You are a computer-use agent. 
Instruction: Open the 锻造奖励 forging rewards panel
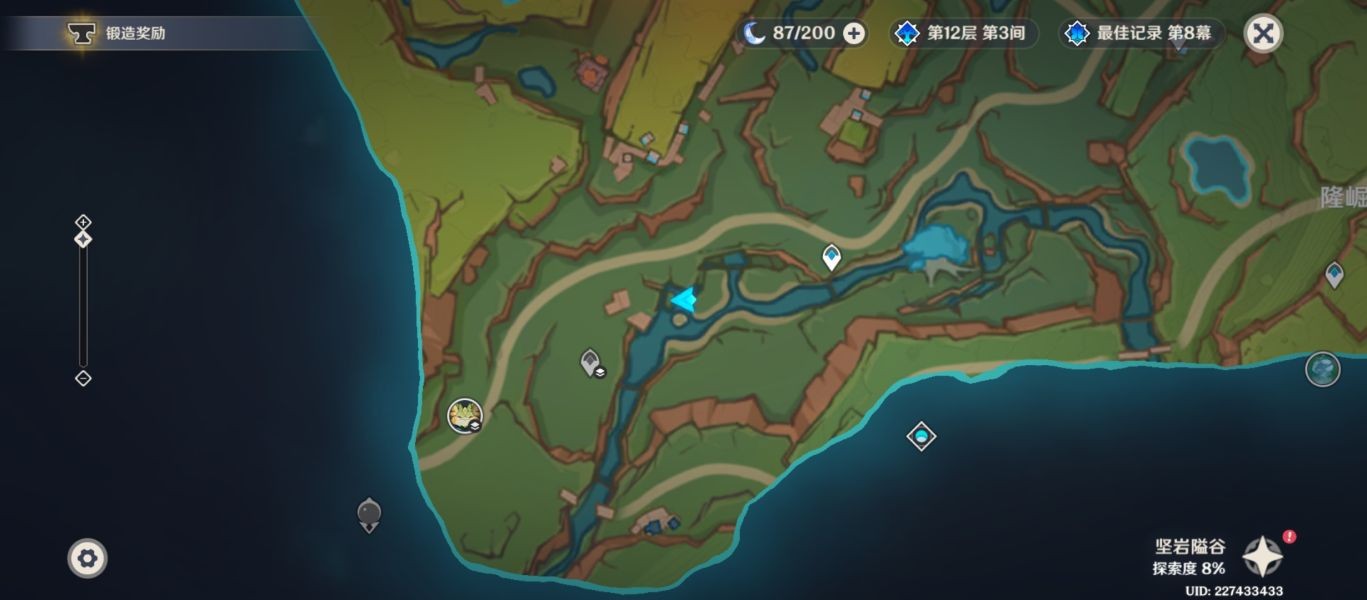[120, 33]
